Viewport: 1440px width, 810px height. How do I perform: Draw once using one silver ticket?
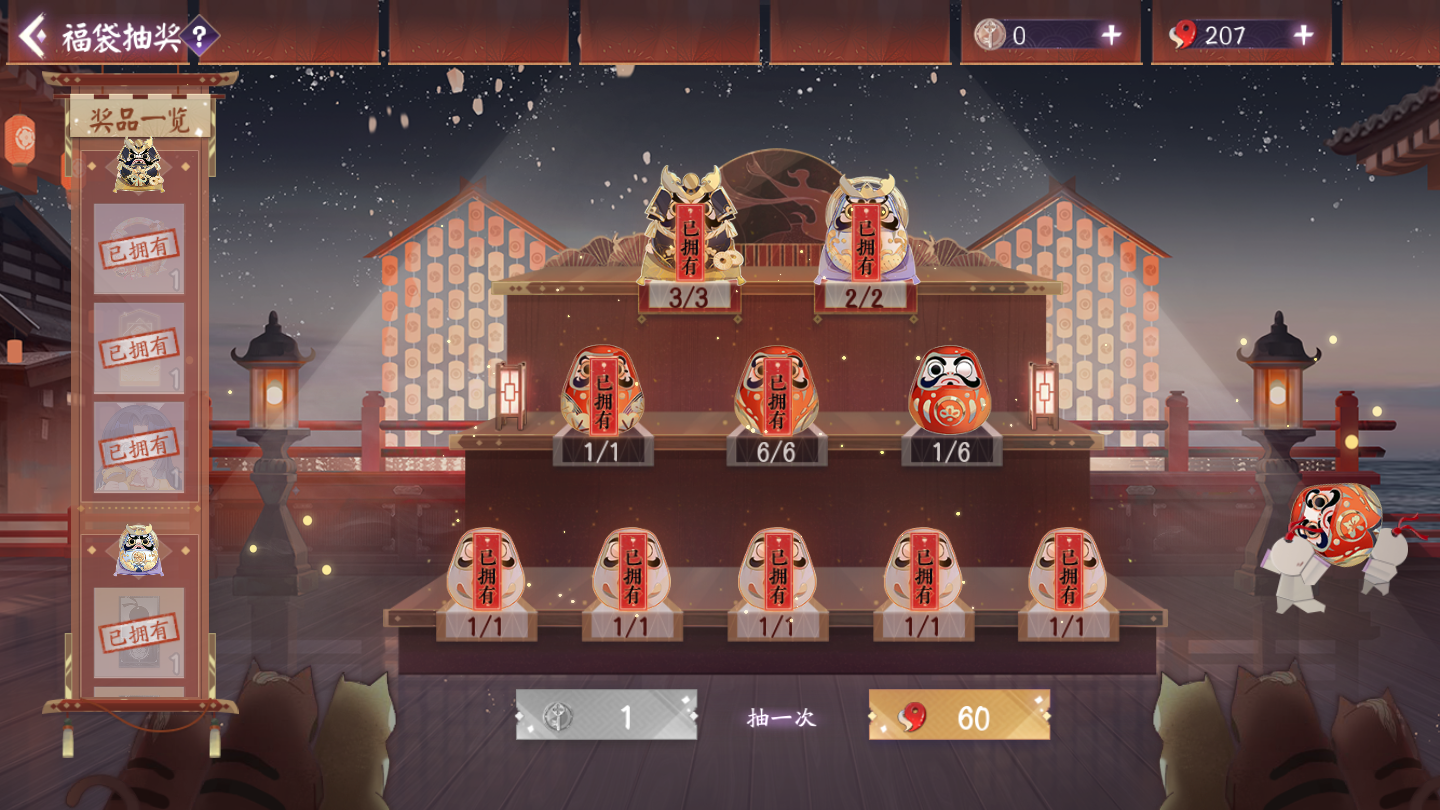606,716
